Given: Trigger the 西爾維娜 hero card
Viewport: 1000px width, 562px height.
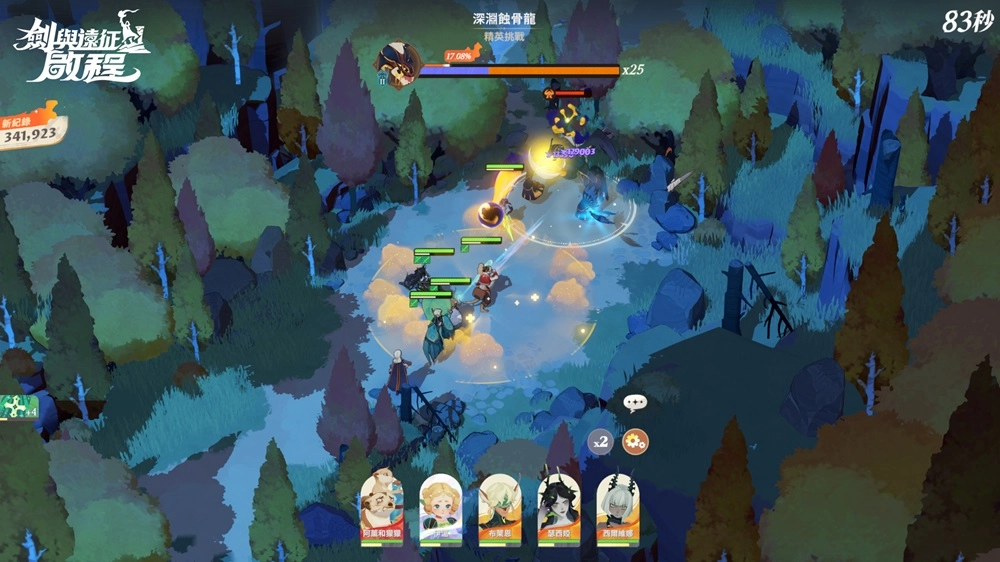Looking at the screenshot, I should tap(617, 506).
